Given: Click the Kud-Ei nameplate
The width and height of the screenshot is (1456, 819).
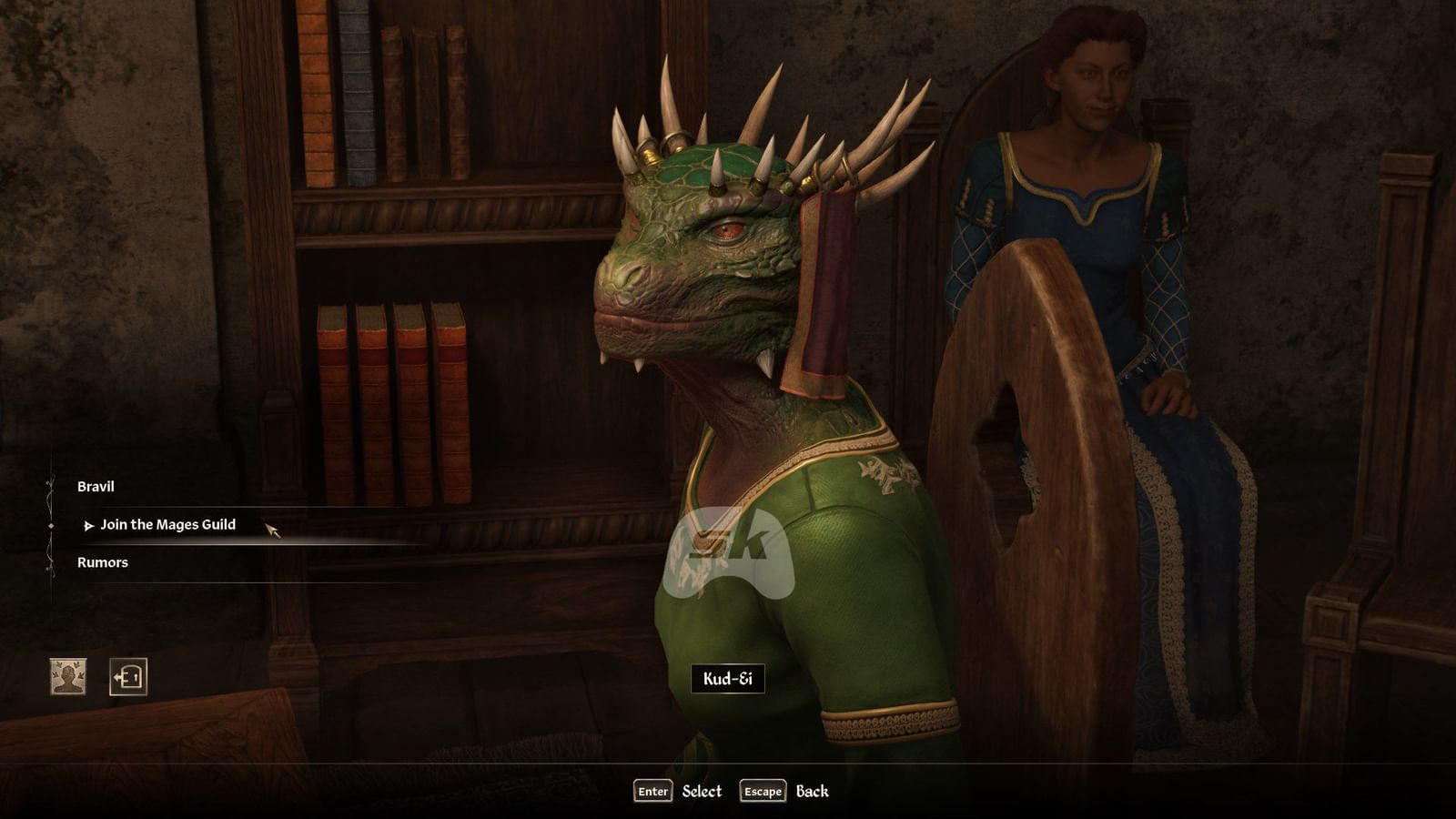Looking at the screenshot, I should [x=729, y=679].
